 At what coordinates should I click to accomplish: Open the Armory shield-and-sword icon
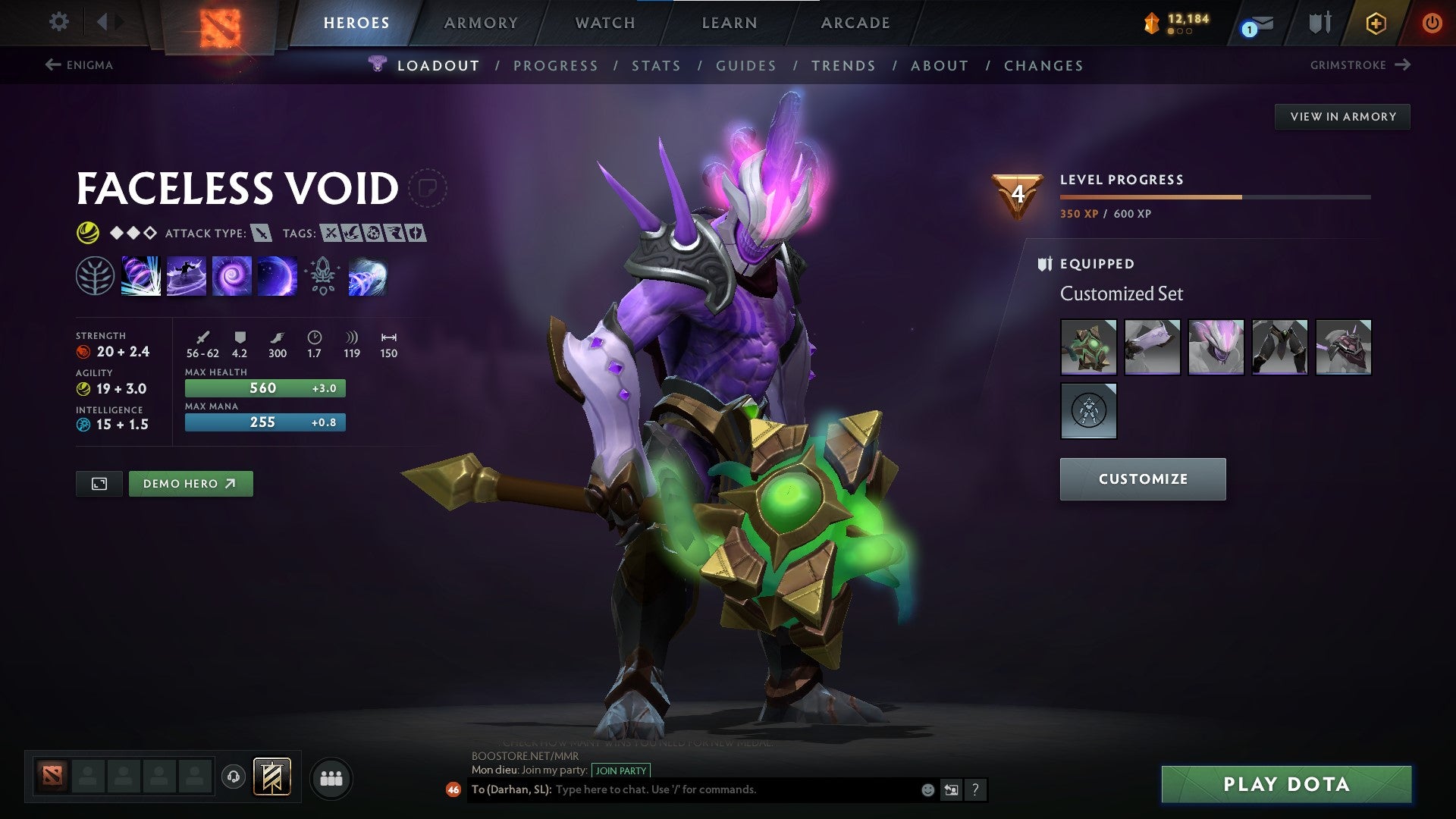[x=1319, y=23]
